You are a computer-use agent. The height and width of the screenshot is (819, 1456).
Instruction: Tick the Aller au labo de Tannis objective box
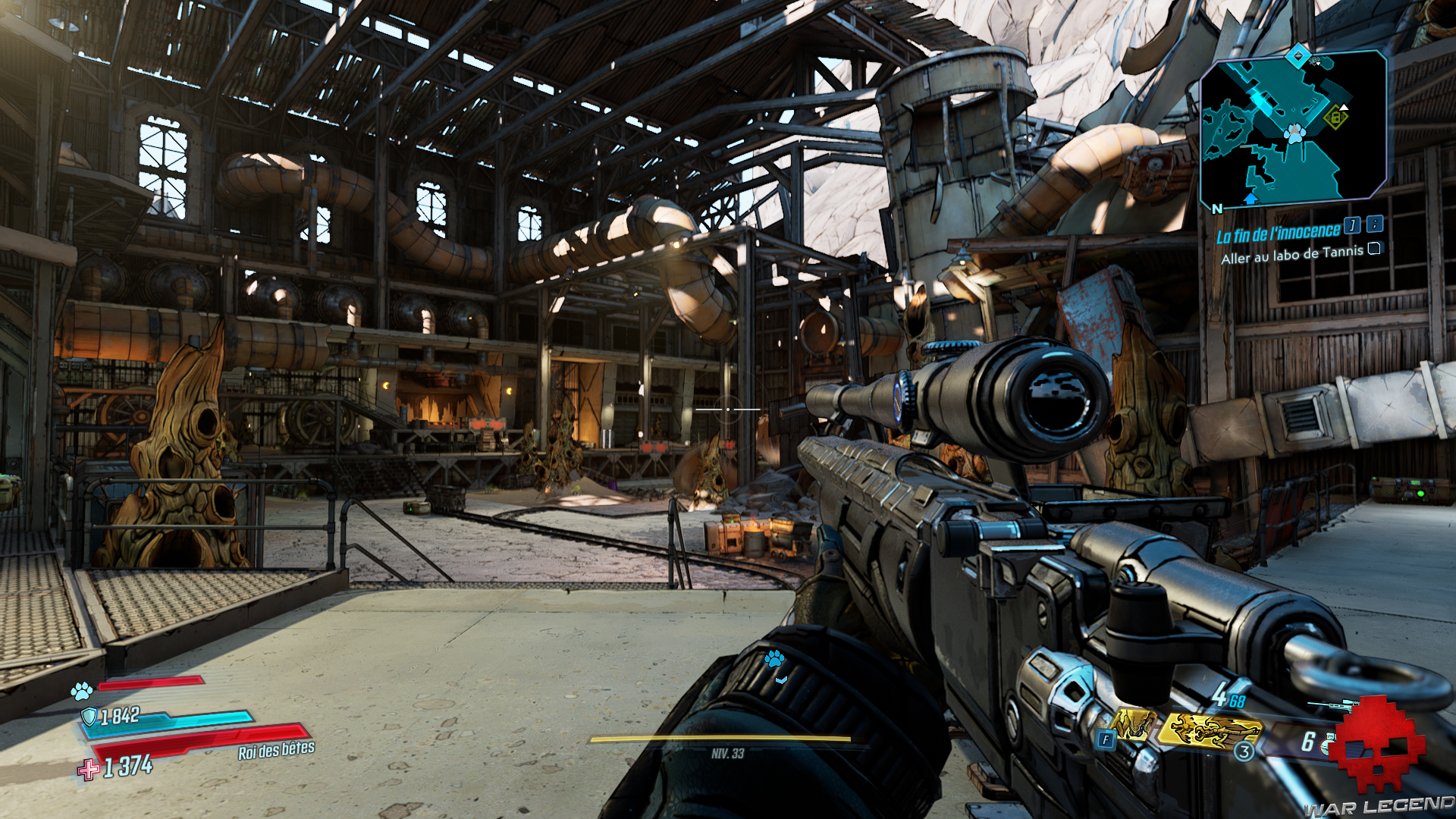click(1374, 249)
